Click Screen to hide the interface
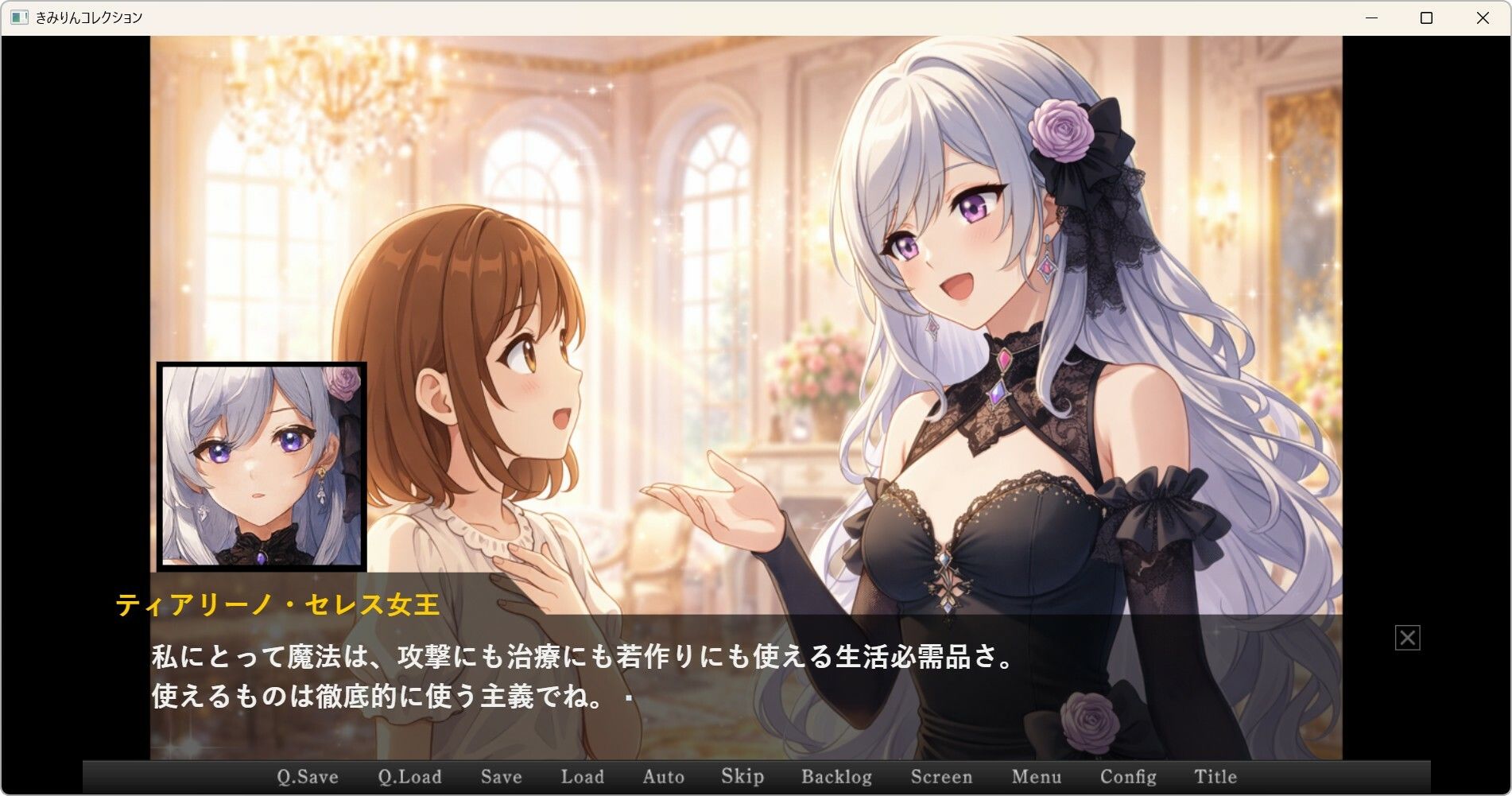Screen dimensions: 1512x796 pyautogui.click(x=943, y=776)
